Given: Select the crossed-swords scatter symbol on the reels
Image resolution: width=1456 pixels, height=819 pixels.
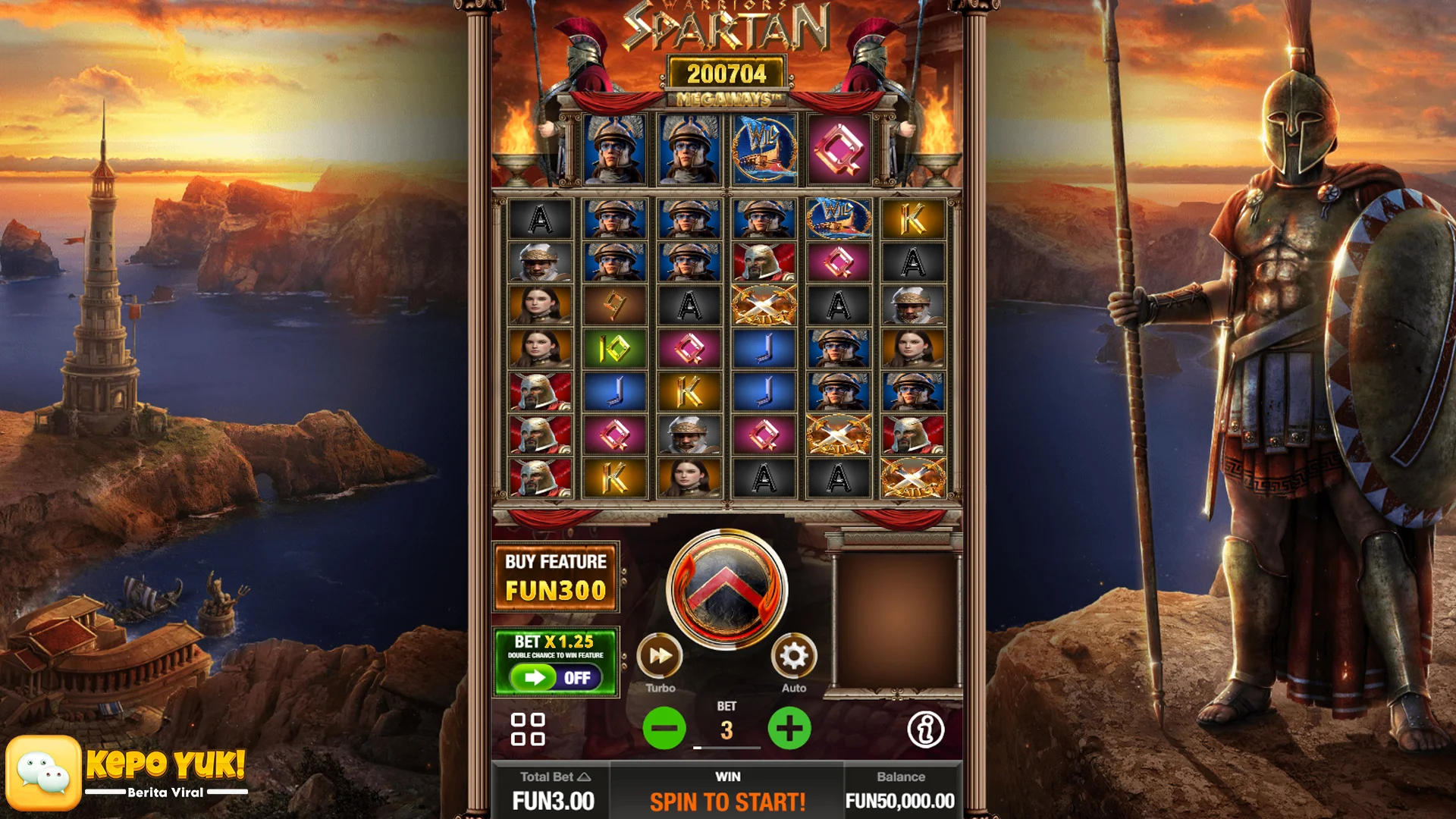Looking at the screenshot, I should point(764,304).
